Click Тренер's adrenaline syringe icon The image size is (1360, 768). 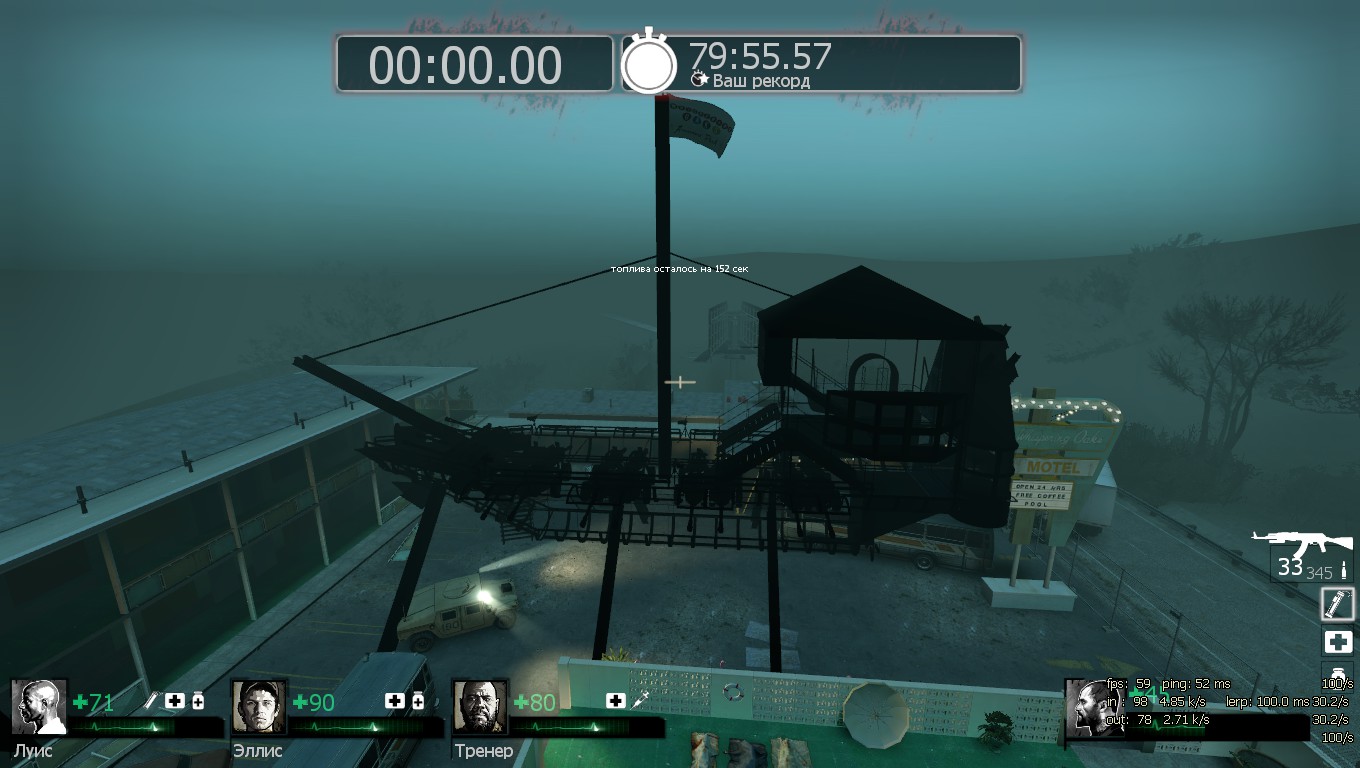pos(638,701)
